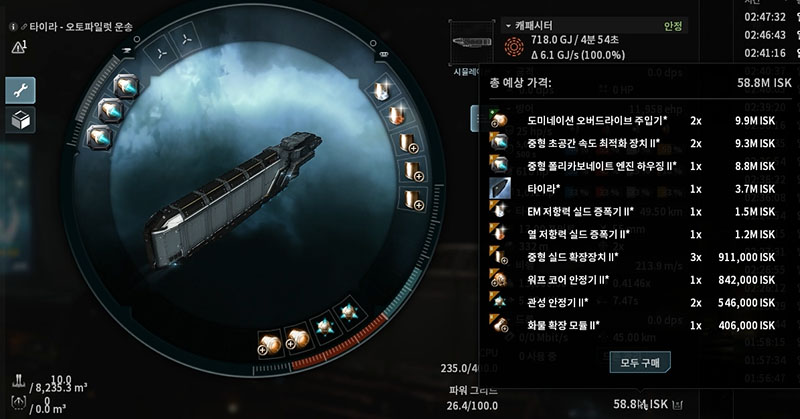800x419 pixels.
Task: Click the 시뮬레이션 ship simulation icon
Action: pos(468,44)
